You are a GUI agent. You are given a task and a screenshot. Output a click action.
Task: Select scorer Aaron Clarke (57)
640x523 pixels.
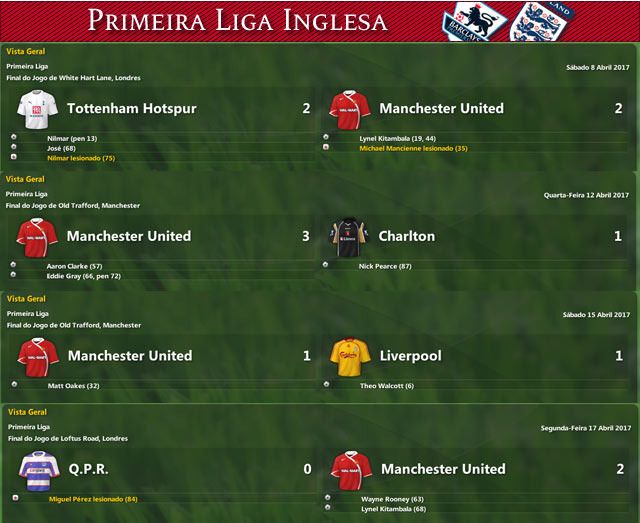75,265
